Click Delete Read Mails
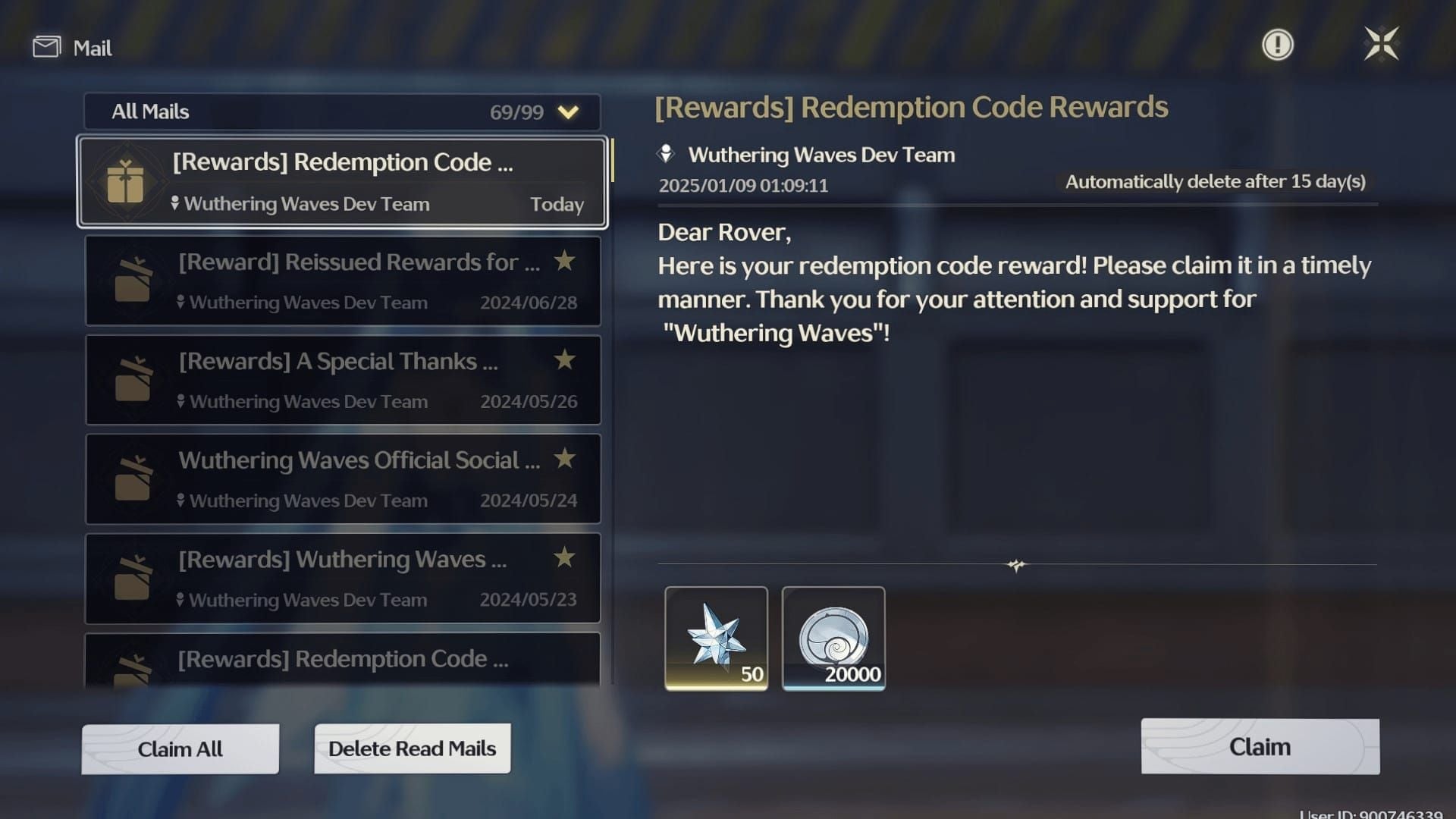Image resolution: width=1456 pixels, height=819 pixels. (412, 748)
